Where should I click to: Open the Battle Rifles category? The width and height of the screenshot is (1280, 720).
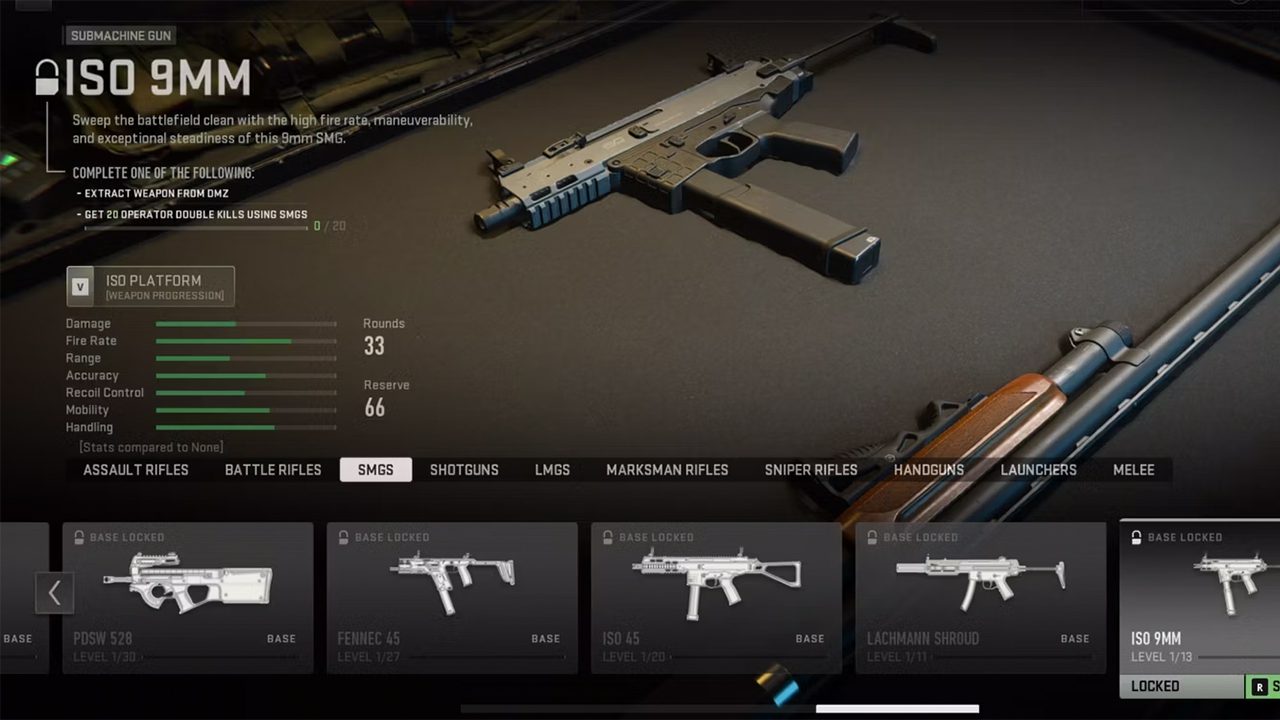coord(273,470)
